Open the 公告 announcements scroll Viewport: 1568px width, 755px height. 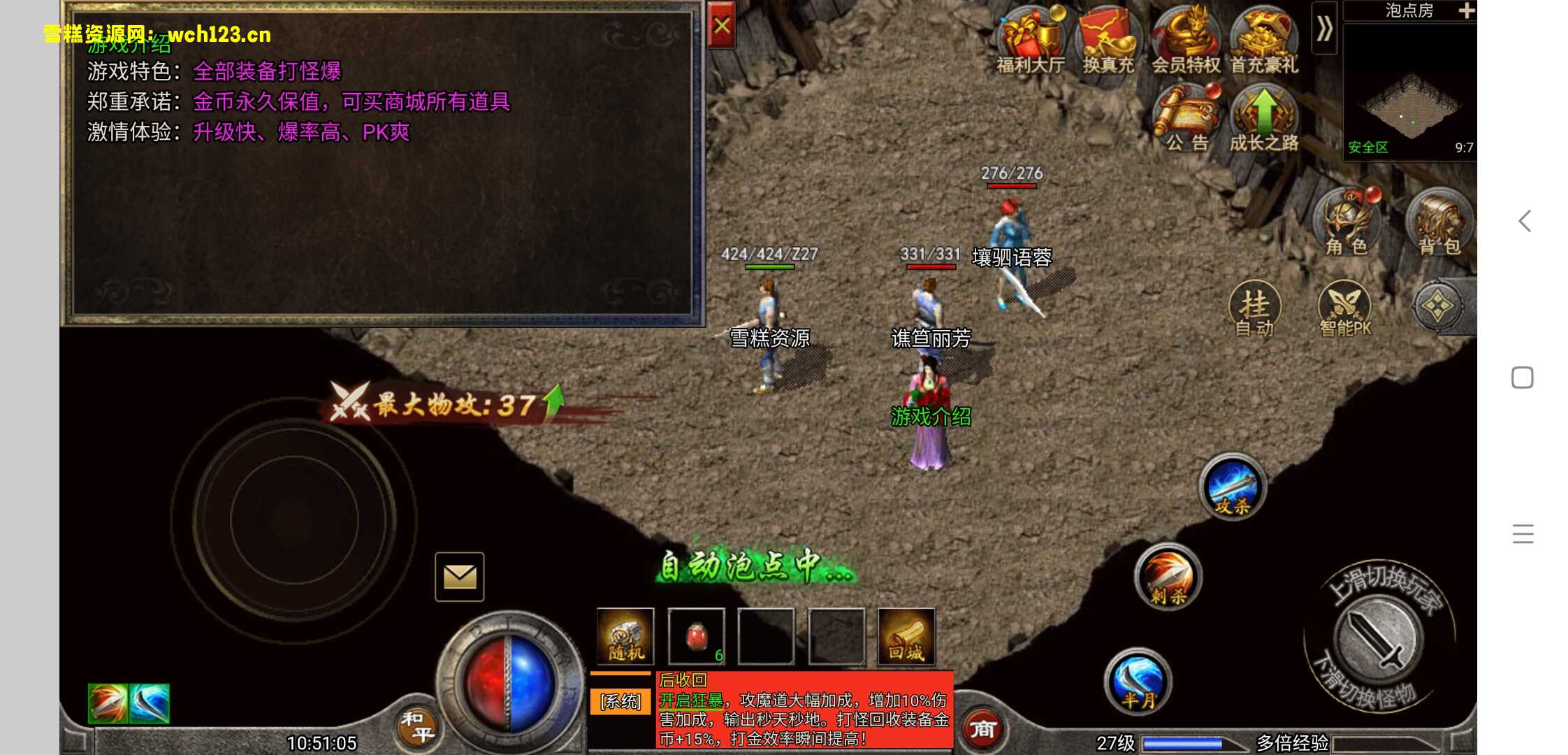[x=1187, y=116]
